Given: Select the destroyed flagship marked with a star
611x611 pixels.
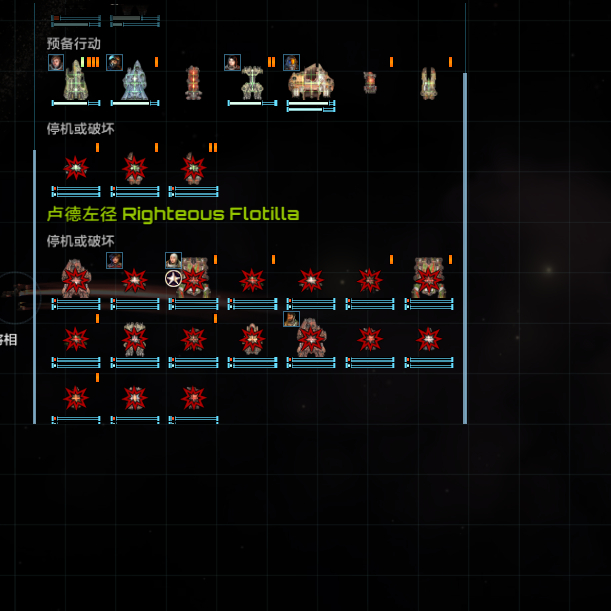Looking at the screenshot, I should pos(192,279).
